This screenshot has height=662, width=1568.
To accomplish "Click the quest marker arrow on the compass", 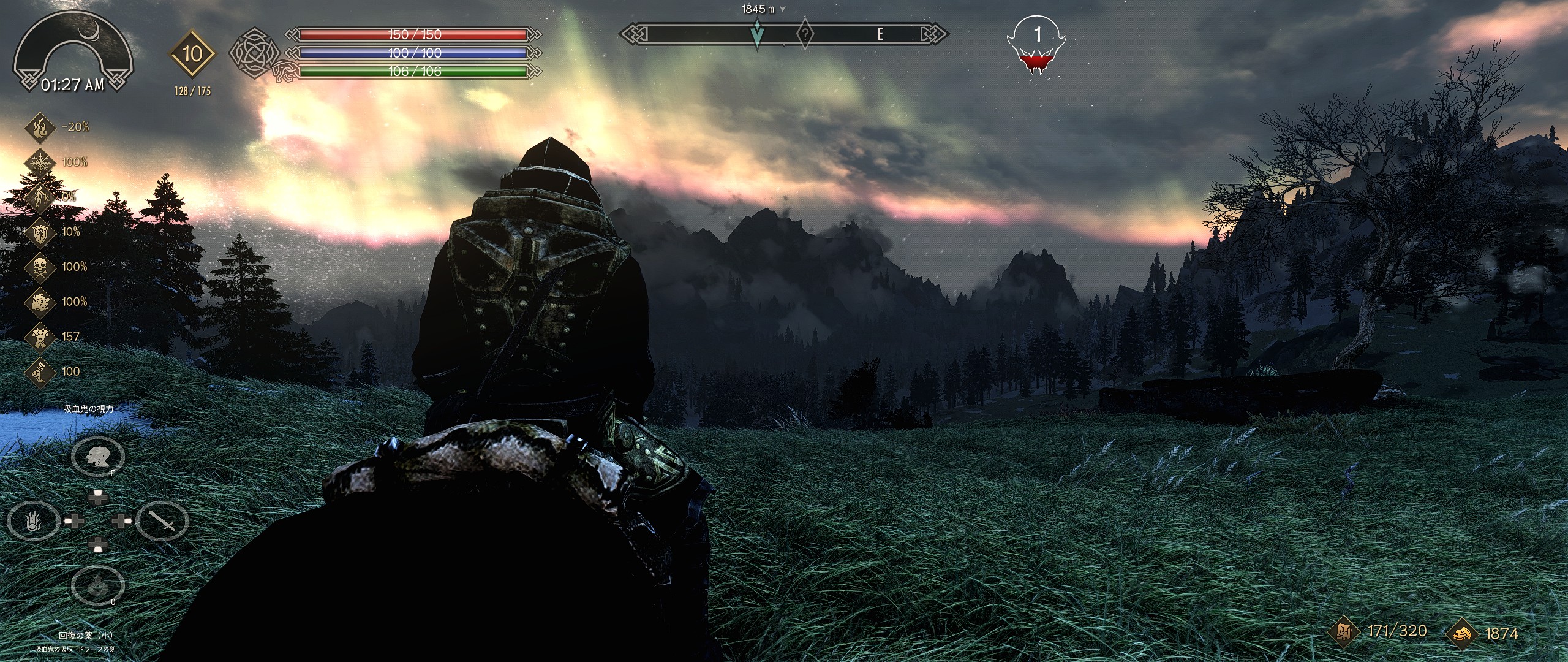I will pyautogui.click(x=758, y=34).
